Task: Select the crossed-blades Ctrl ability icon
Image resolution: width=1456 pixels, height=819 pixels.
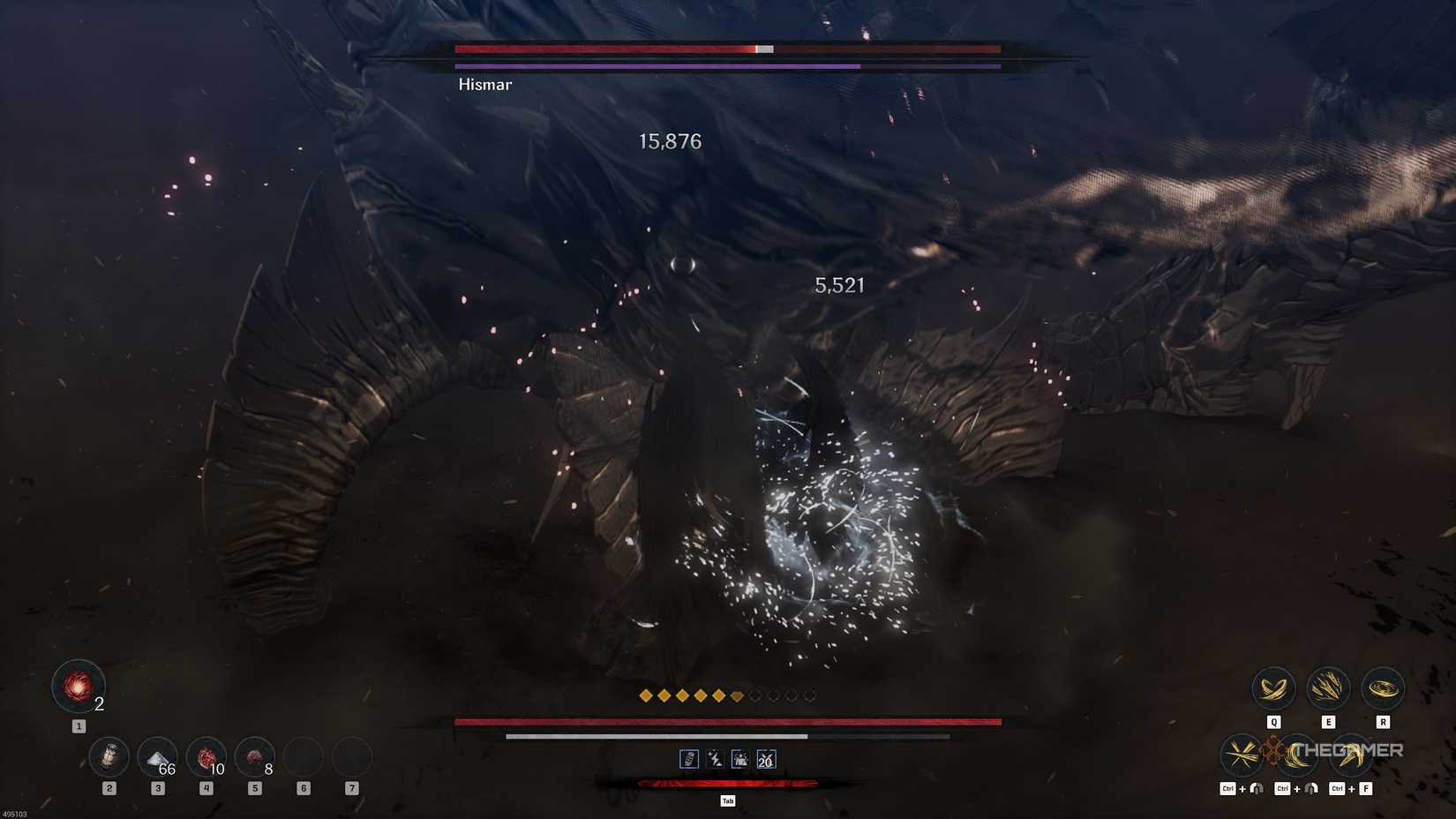Action: [1242, 755]
